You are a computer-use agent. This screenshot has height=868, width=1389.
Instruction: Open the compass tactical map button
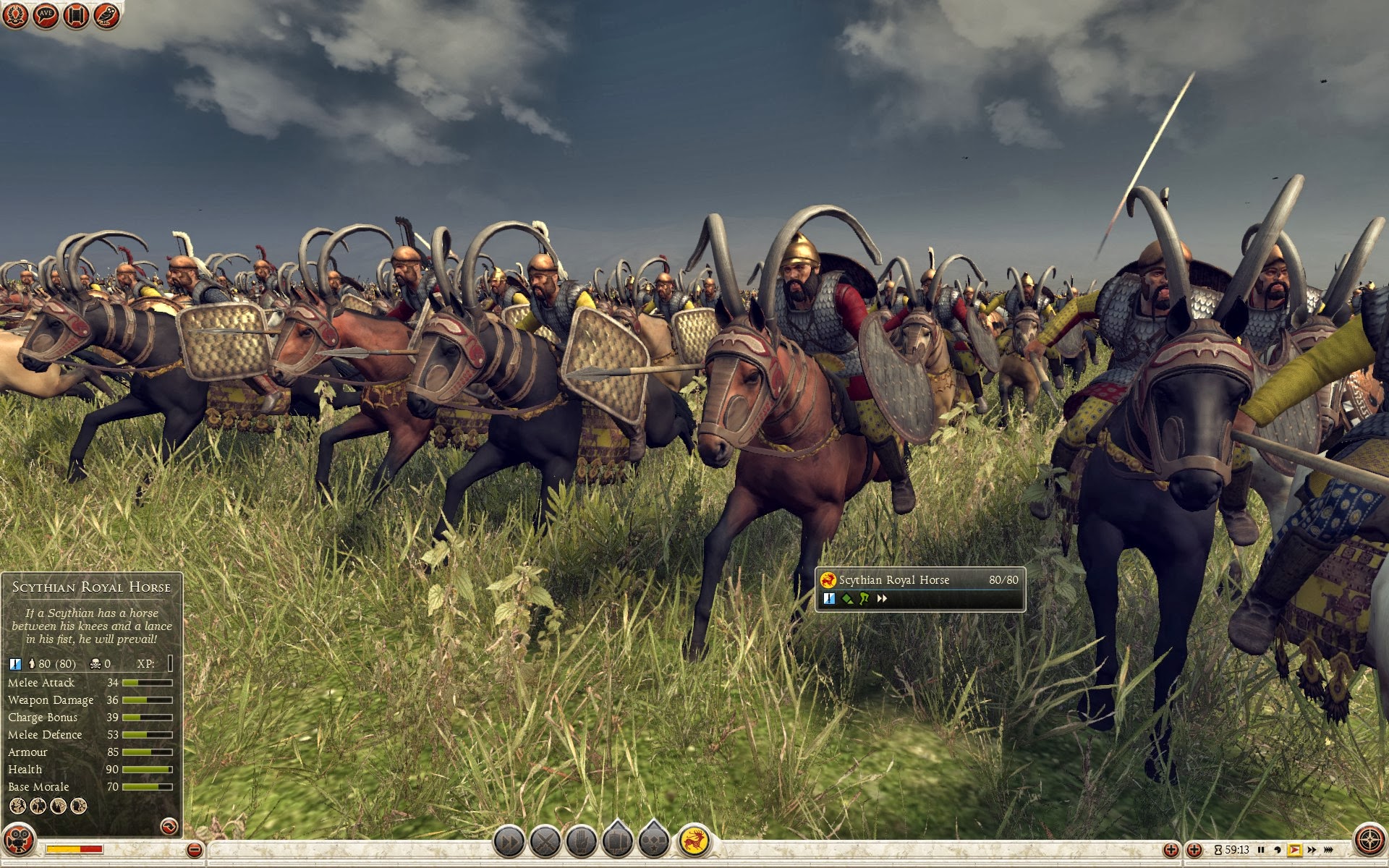[x=1369, y=841]
